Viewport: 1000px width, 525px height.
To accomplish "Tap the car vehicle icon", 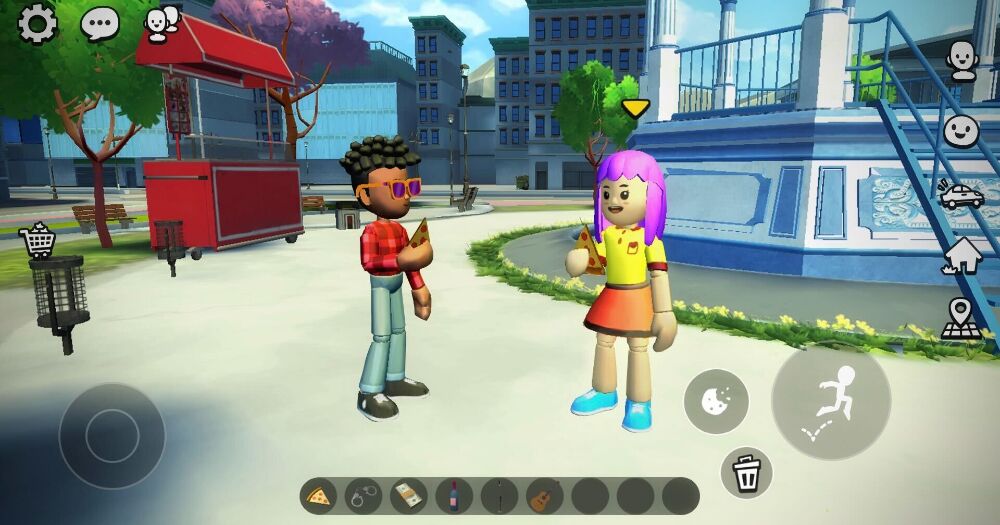I will [962, 194].
